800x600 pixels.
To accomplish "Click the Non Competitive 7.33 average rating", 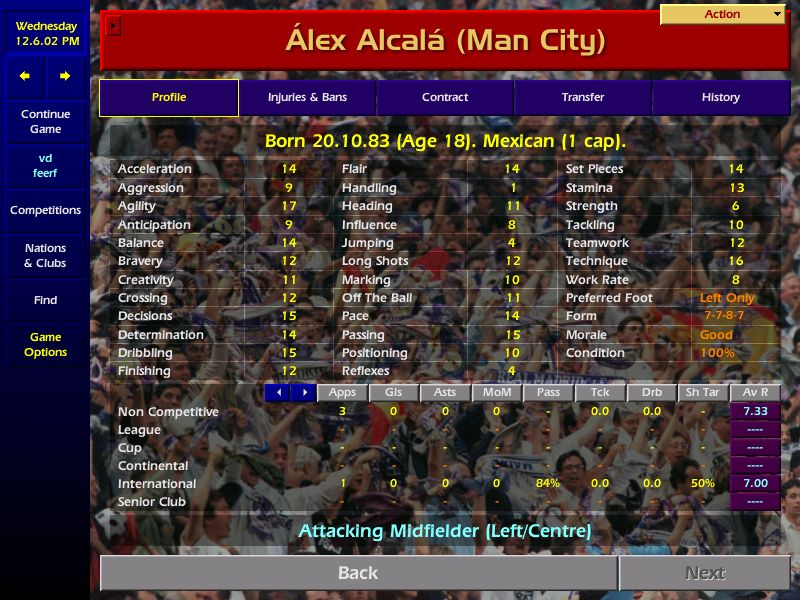I will (x=755, y=412).
